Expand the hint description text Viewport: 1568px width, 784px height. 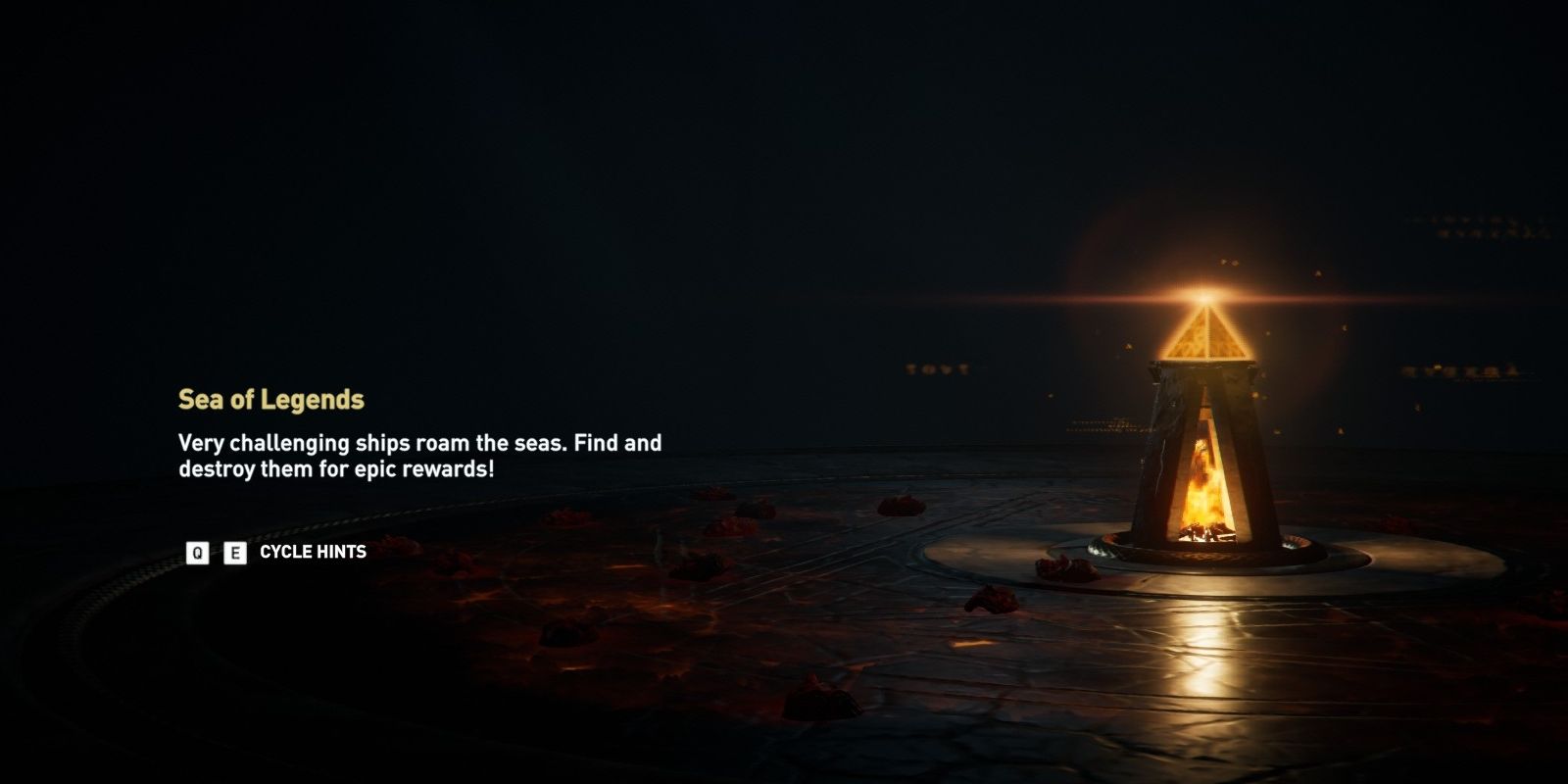419,455
